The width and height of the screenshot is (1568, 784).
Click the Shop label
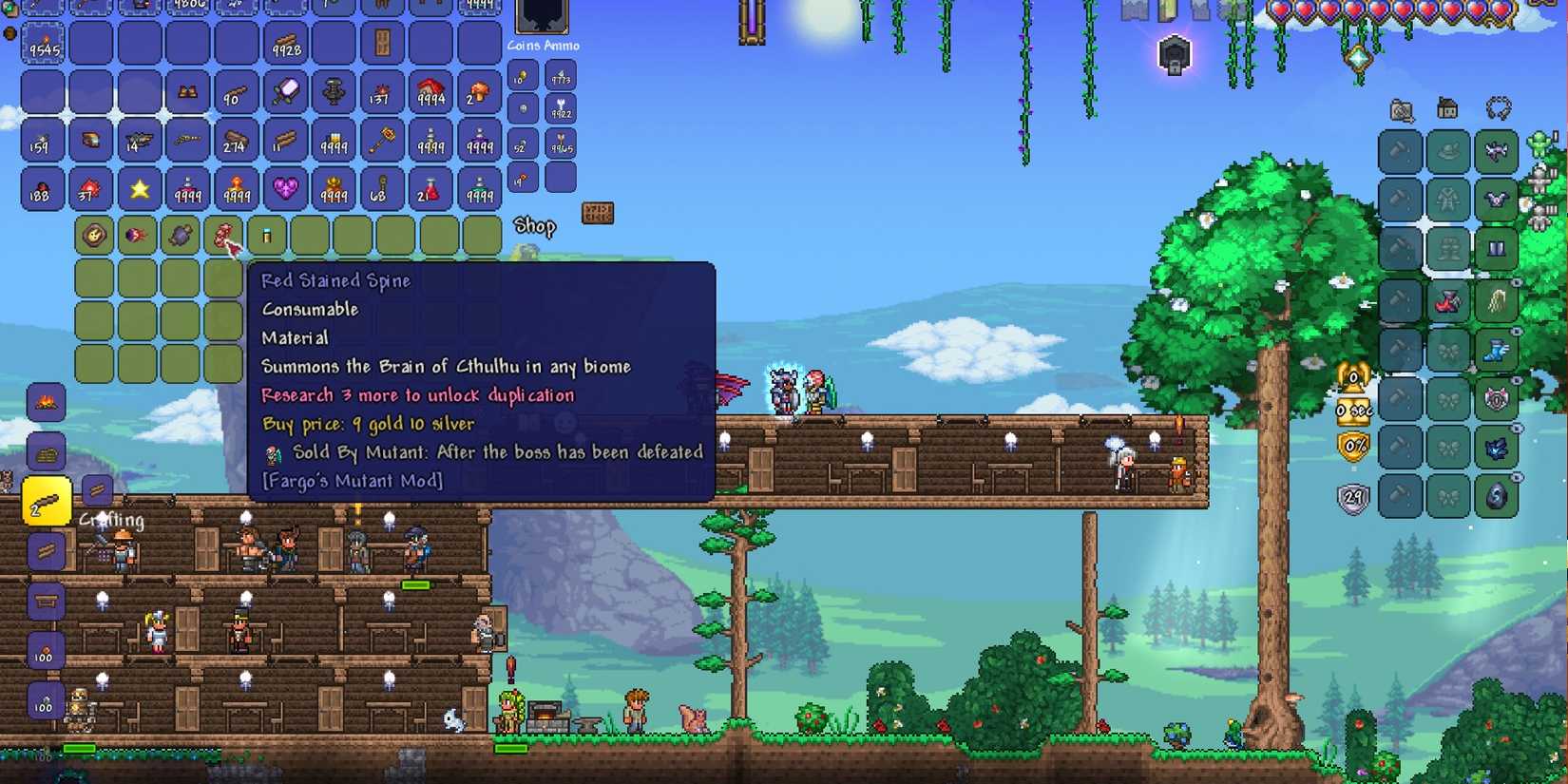(534, 226)
